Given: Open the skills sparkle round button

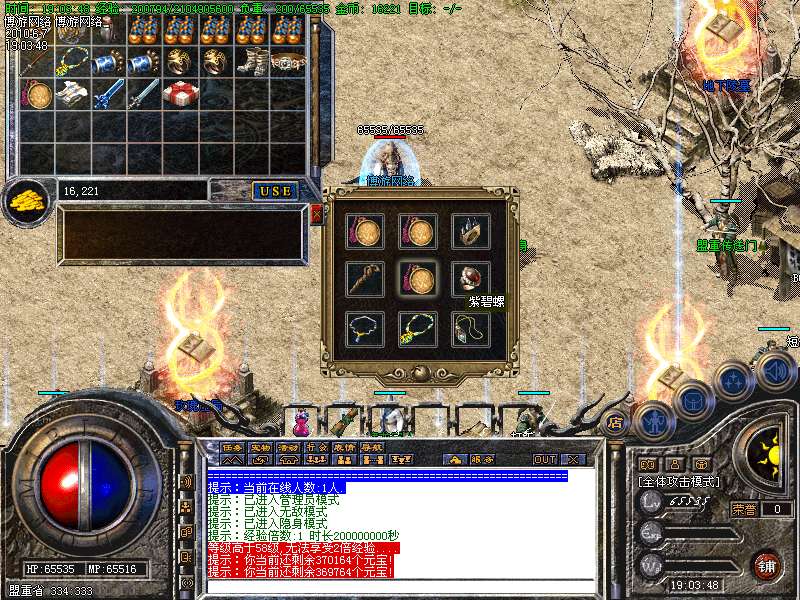Looking at the screenshot, I should coord(733,381).
